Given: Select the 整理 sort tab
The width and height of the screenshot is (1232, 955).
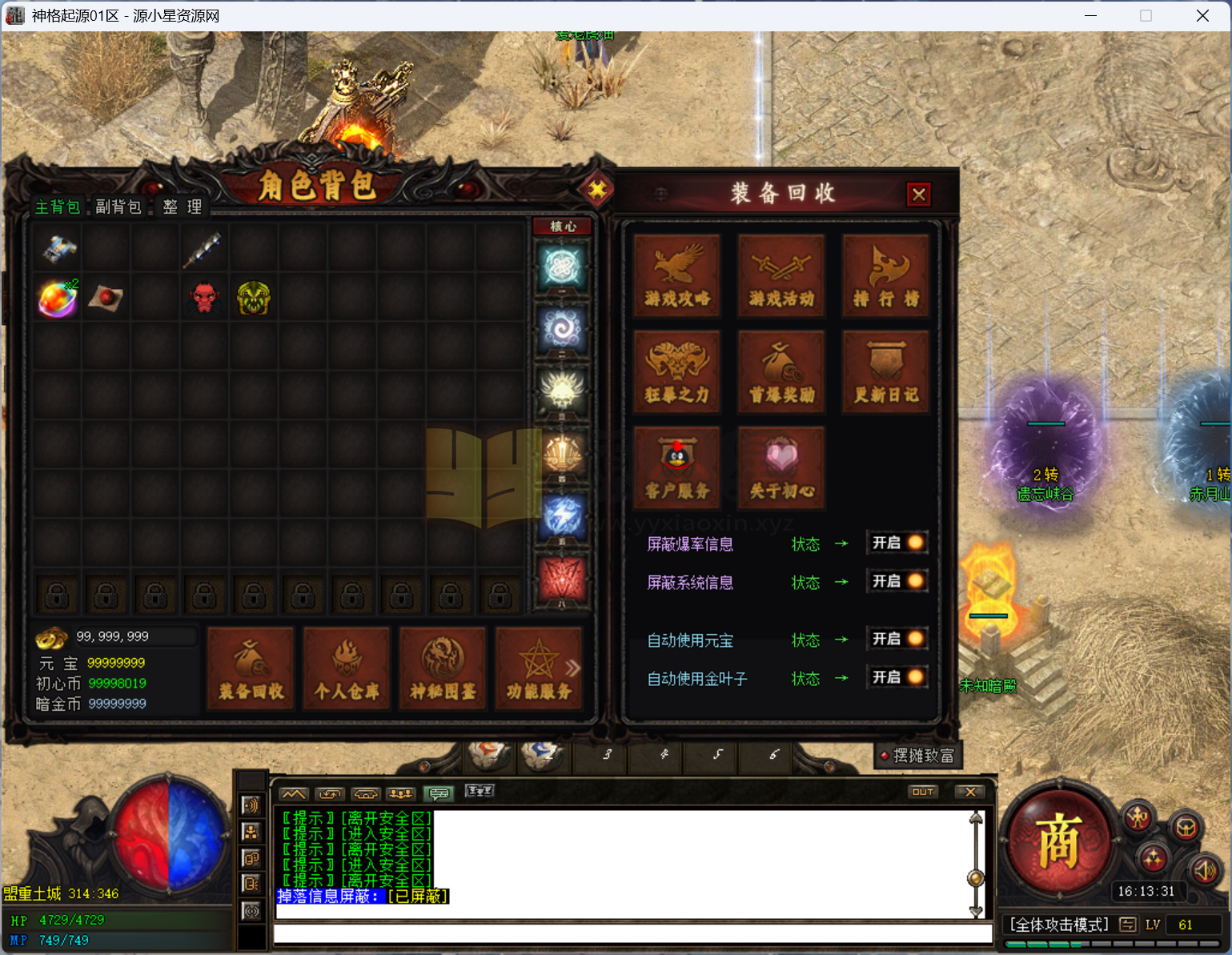Looking at the screenshot, I should [181, 206].
